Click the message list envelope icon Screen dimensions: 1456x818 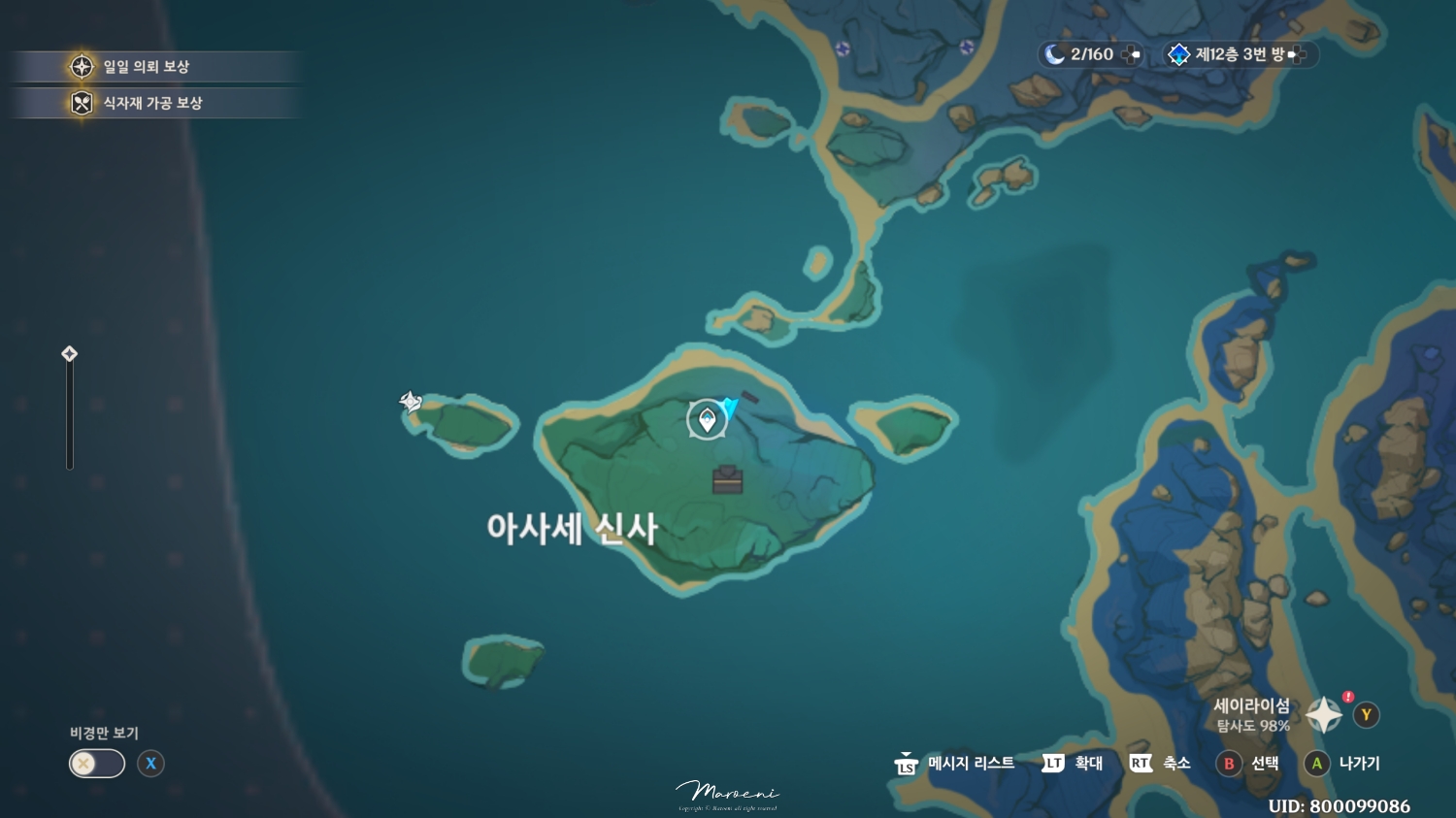[907, 764]
